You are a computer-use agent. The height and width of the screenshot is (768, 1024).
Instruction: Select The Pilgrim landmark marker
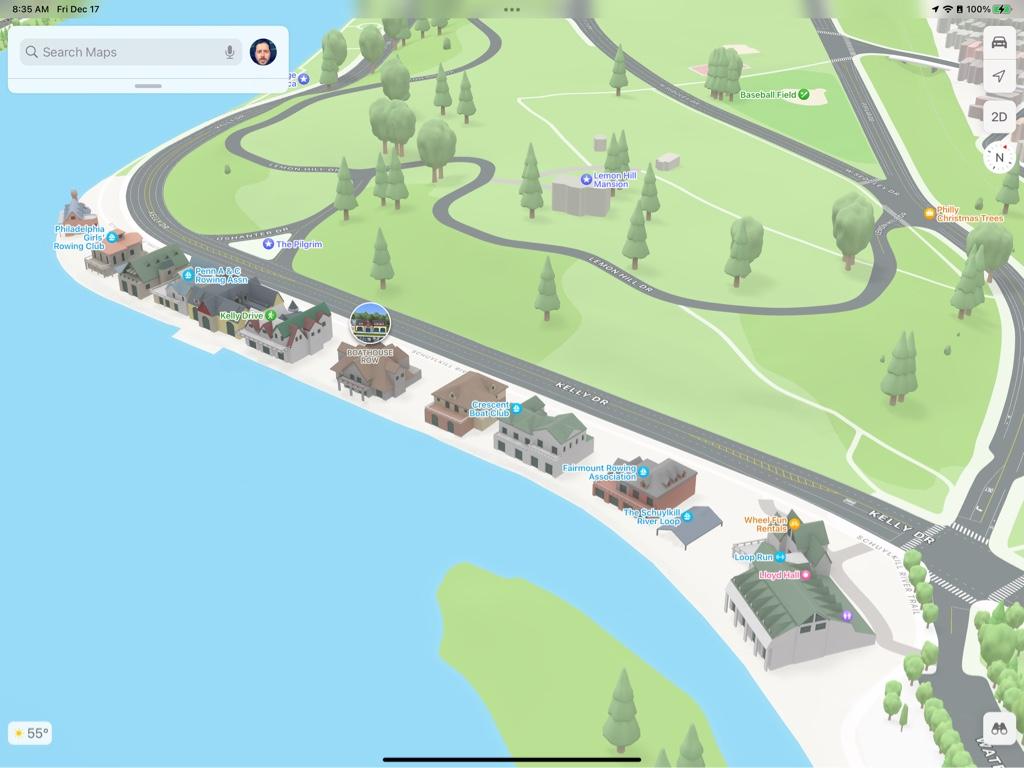coord(268,244)
